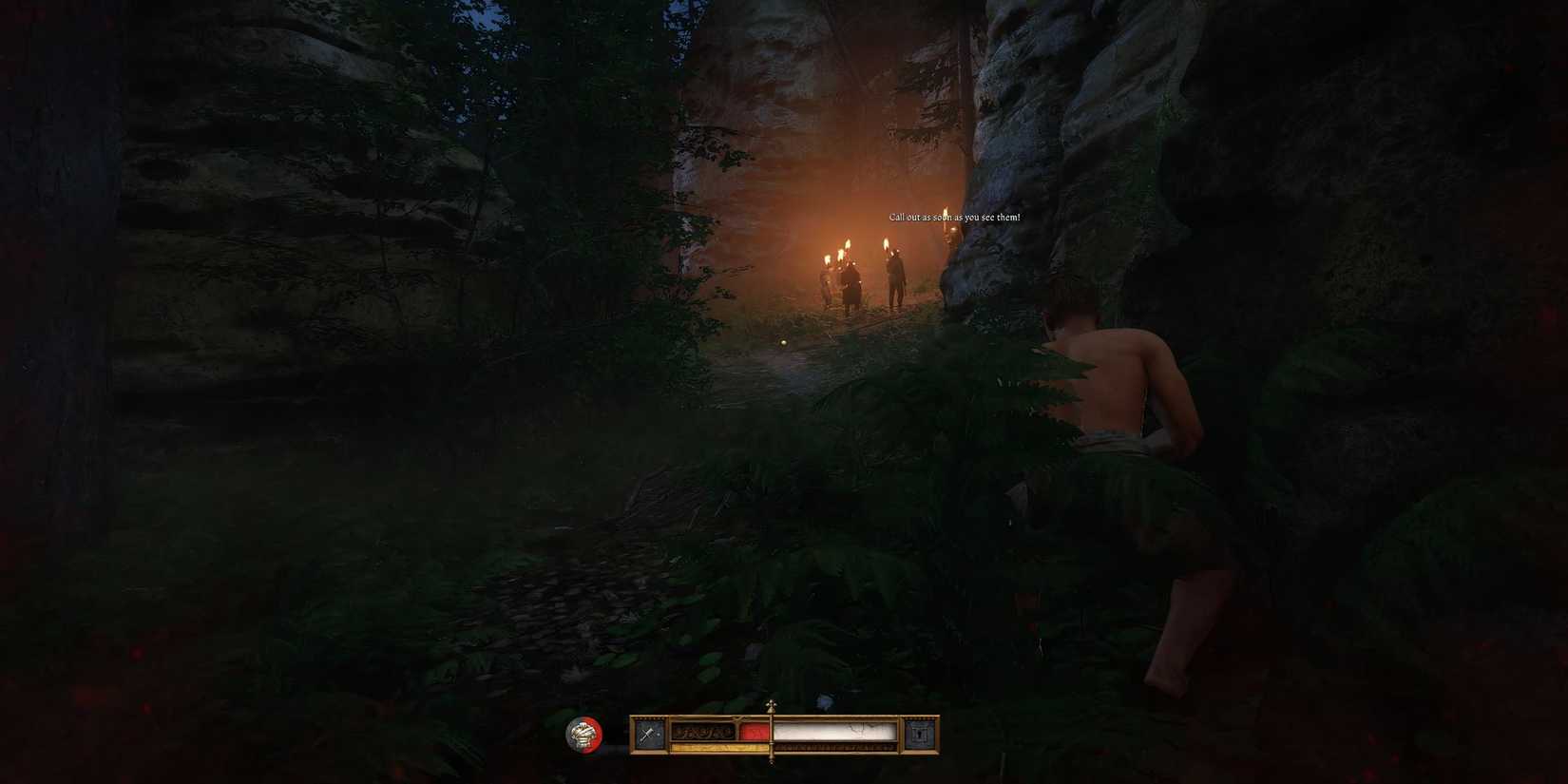The image size is (1568, 784).
Task: Click the keyhole icon at the HUD's right end
Action: coord(918,733)
